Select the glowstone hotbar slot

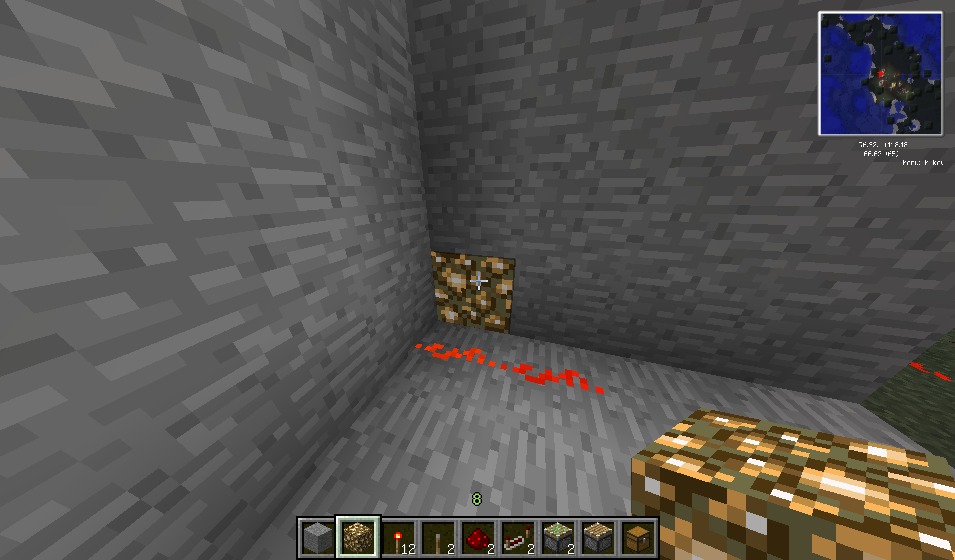coord(358,538)
